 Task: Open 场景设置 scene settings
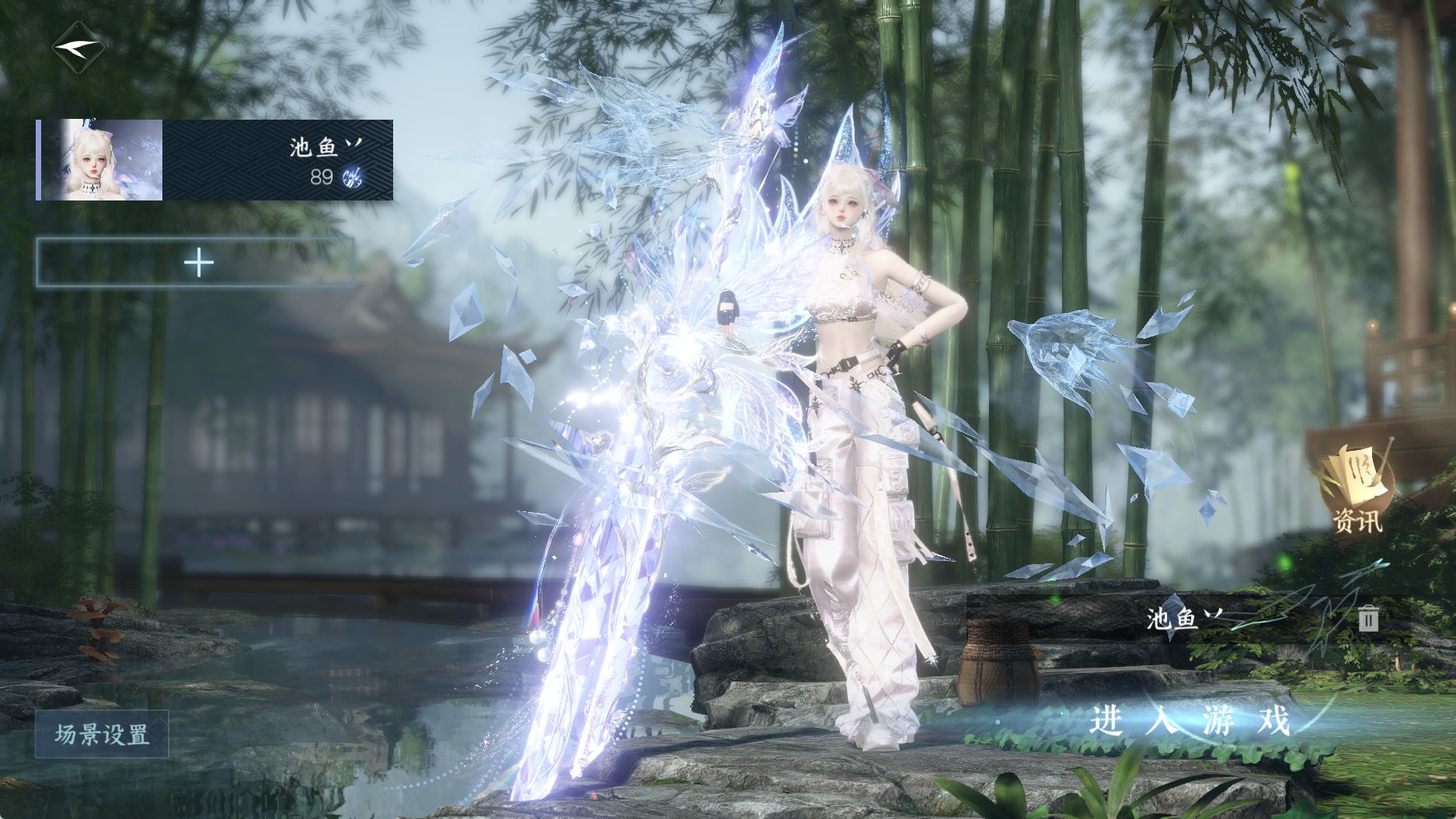click(102, 734)
